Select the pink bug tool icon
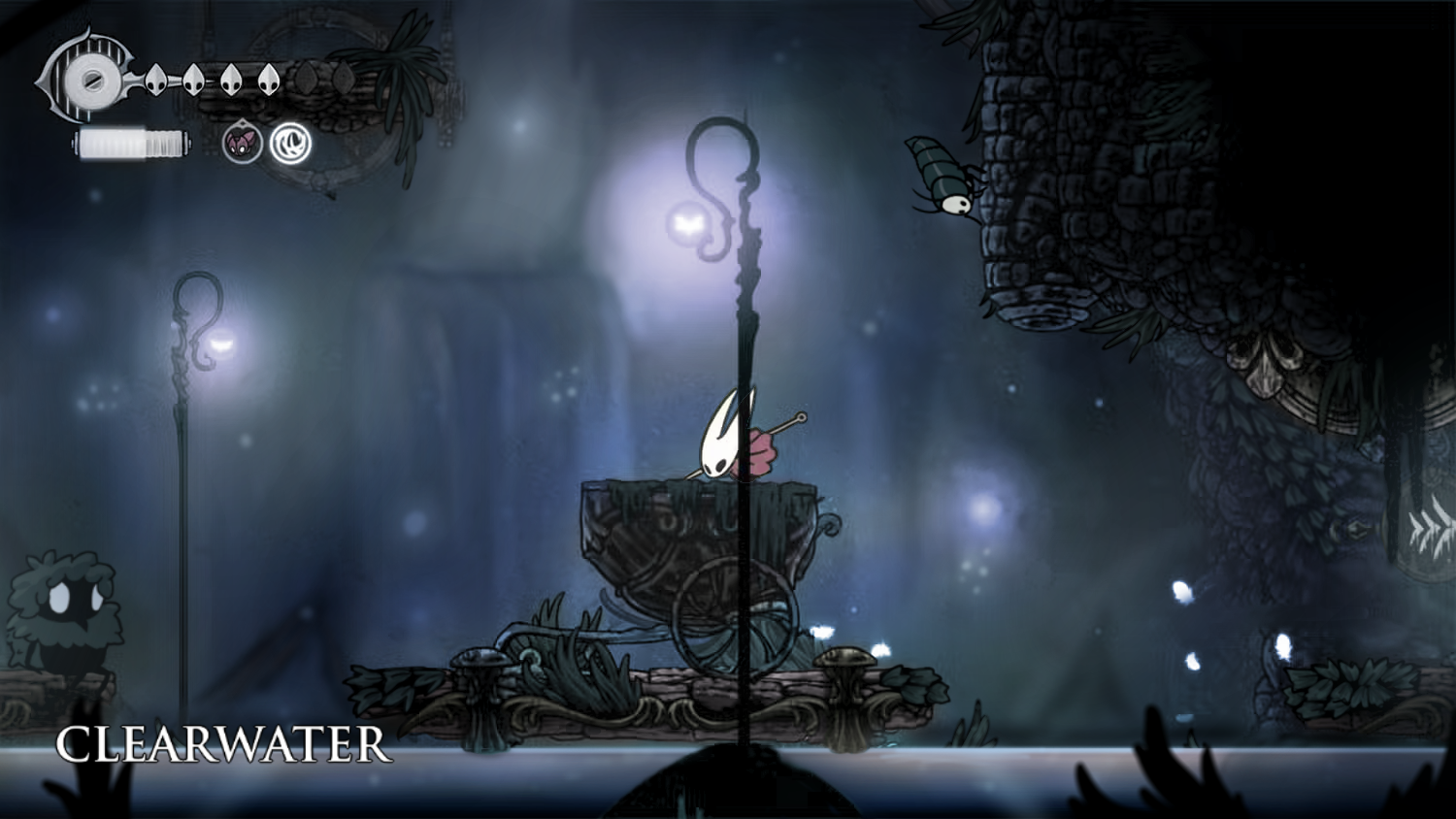Viewport: 1456px width, 819px height. click(x=242, y=144)
